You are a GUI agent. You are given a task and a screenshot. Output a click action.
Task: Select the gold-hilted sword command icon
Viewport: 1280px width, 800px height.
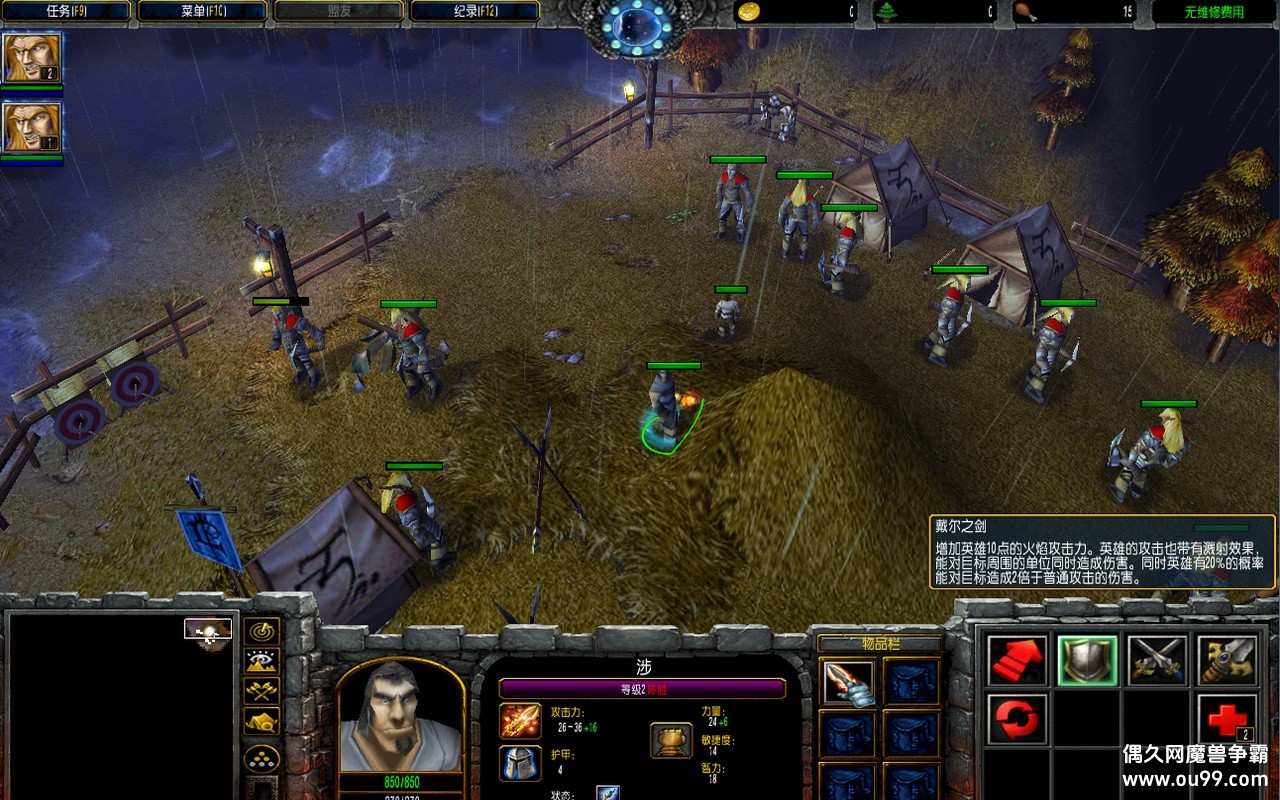coord(1228,661)
